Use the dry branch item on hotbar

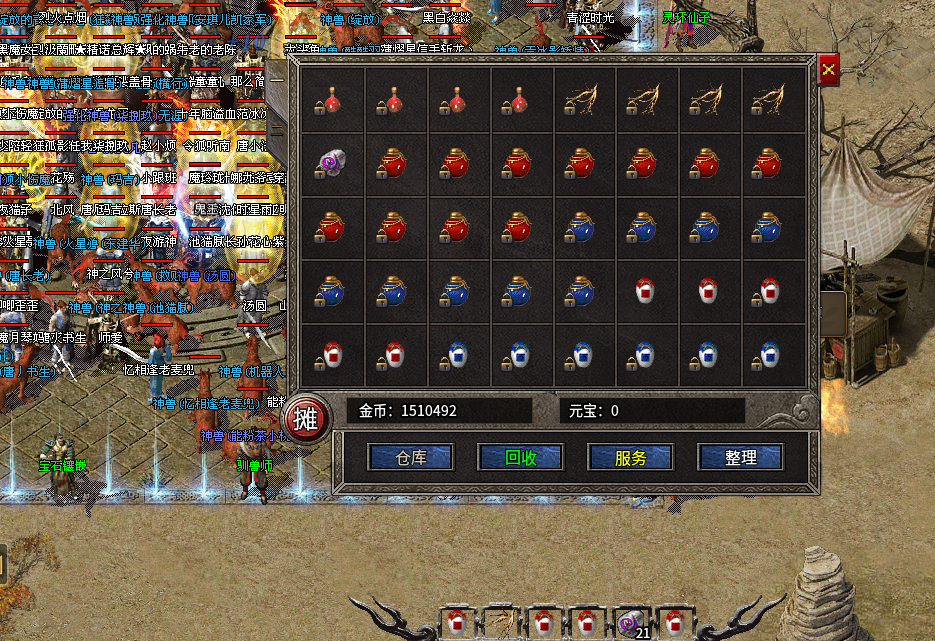[x=500, y=623]
